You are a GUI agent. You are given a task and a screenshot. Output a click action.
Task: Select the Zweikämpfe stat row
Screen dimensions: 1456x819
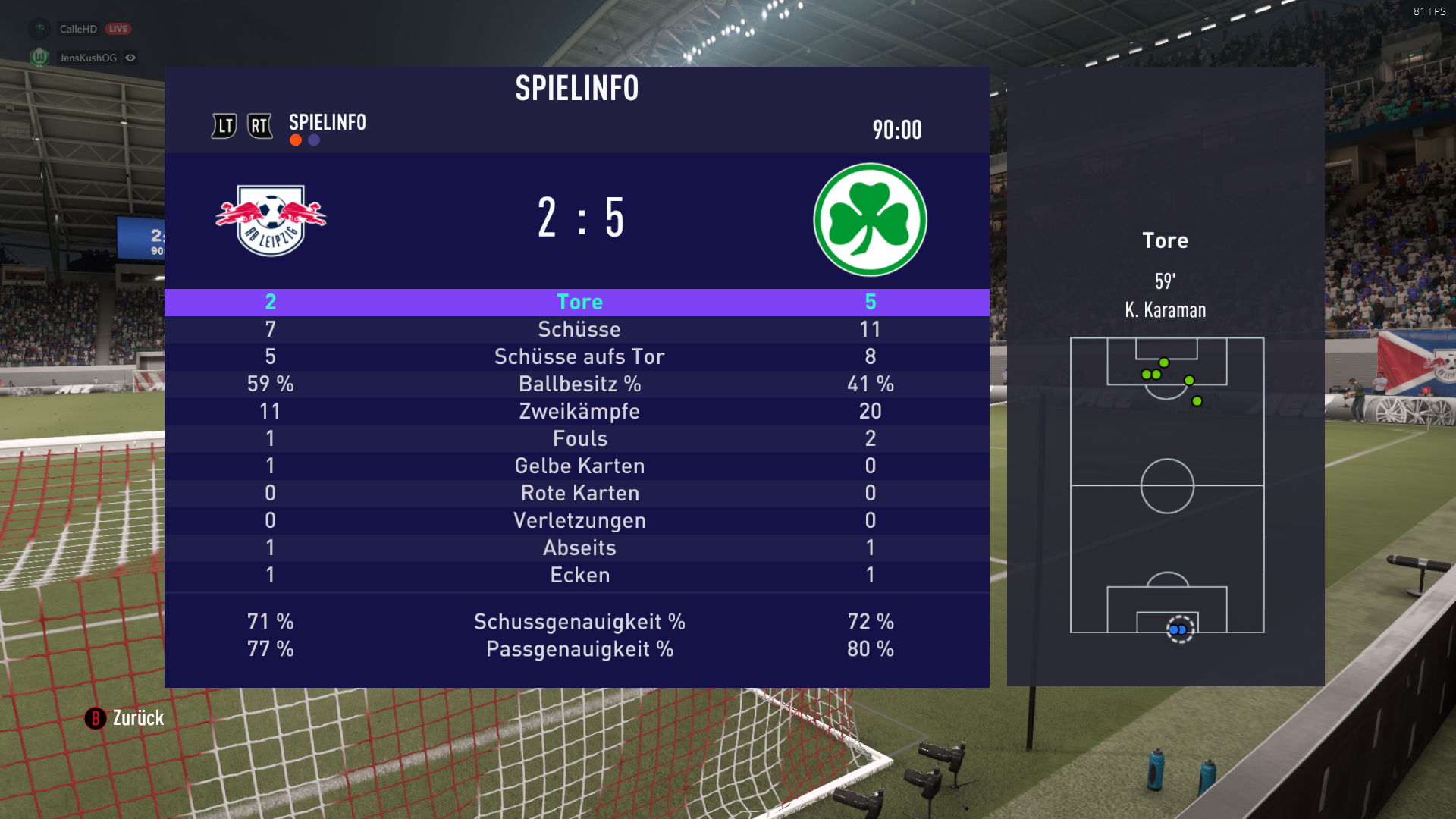579,411
